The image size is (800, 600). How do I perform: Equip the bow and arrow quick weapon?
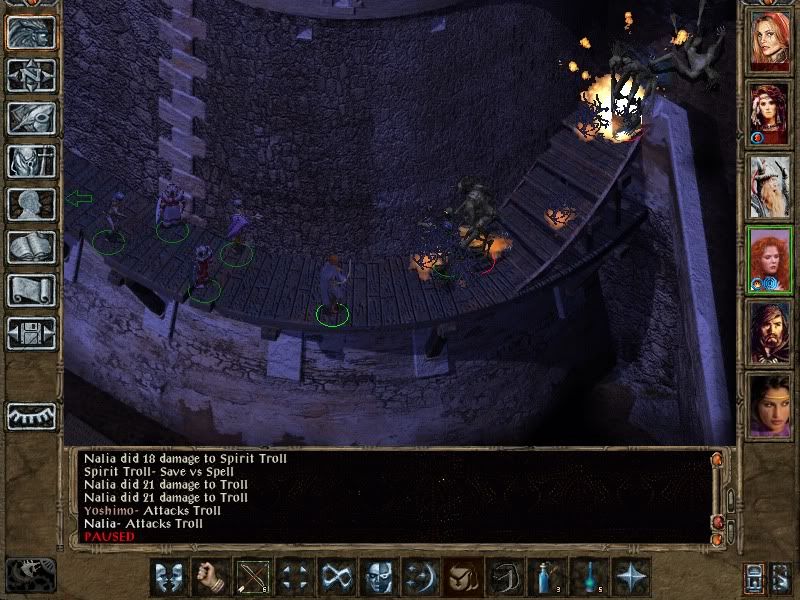tap(251, 577)
